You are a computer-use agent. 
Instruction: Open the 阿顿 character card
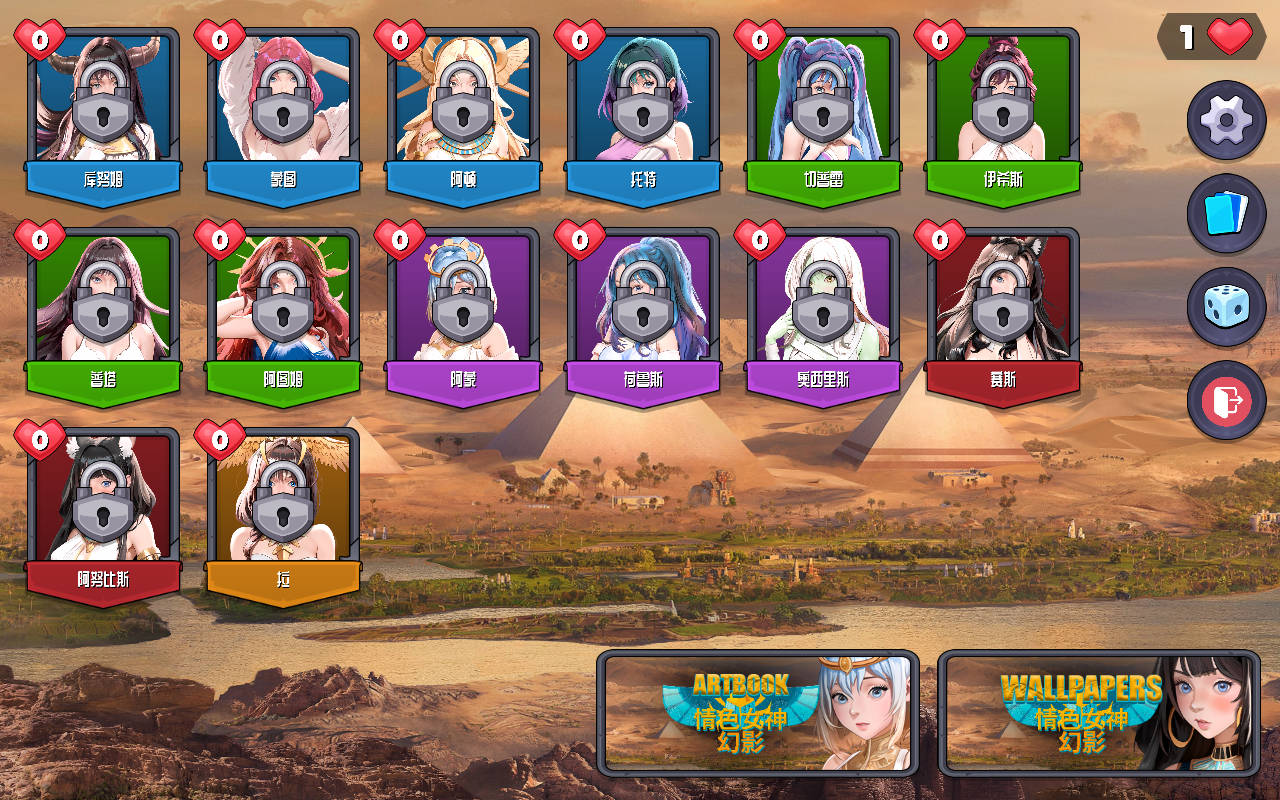pyautogui.click(x=463, y=110)
